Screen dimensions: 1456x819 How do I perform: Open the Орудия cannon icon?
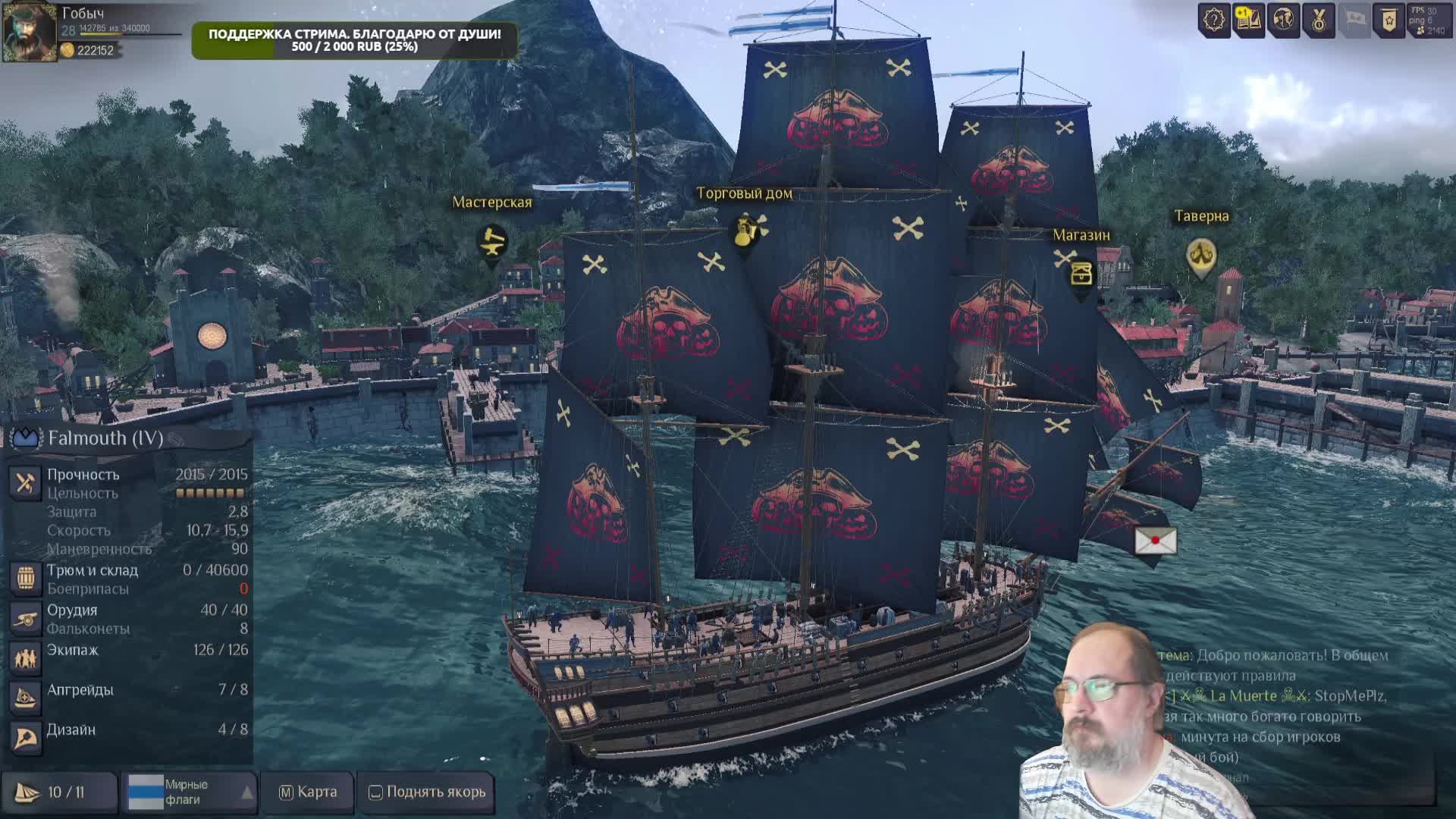click(x=25, y=619)
